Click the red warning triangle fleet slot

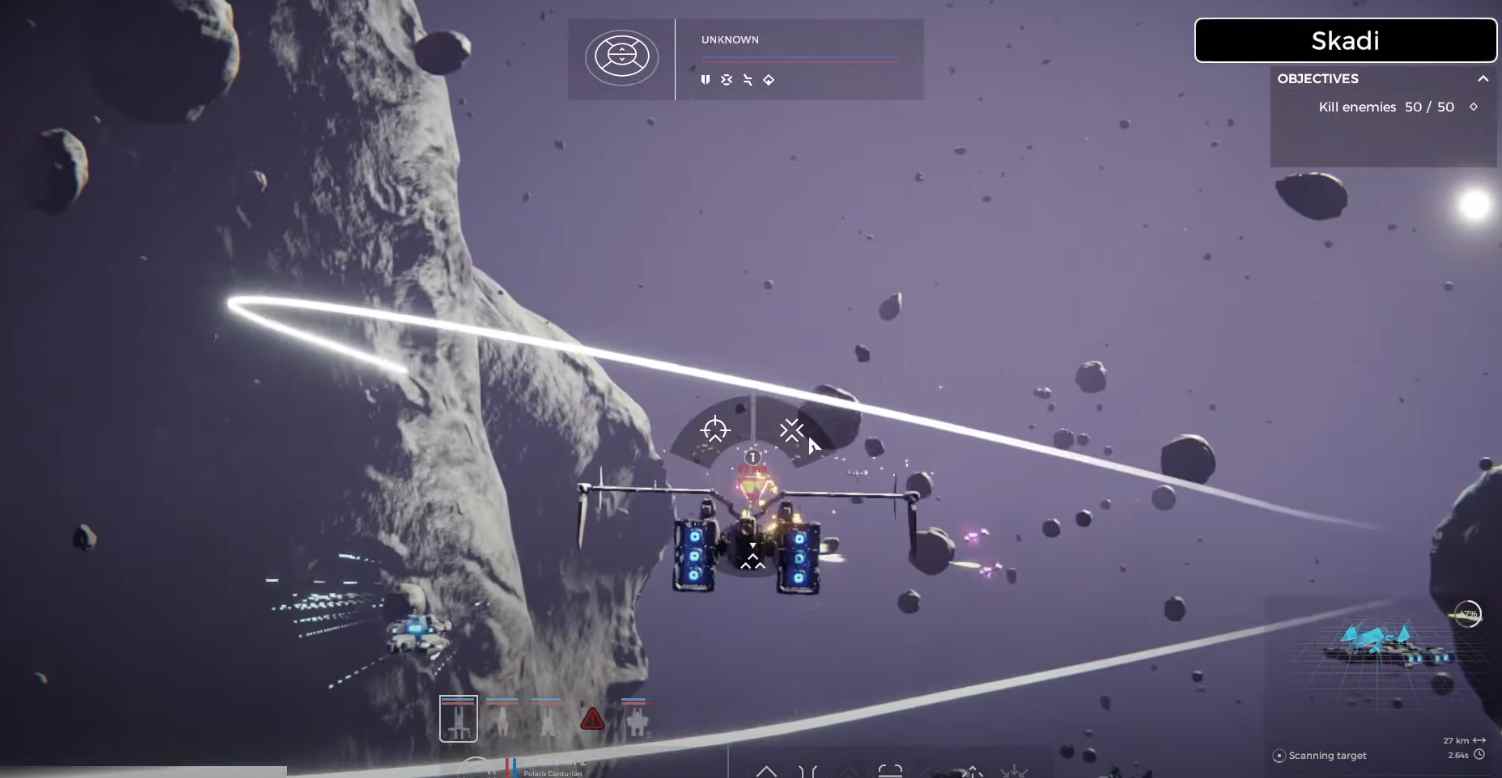point(593,718)
